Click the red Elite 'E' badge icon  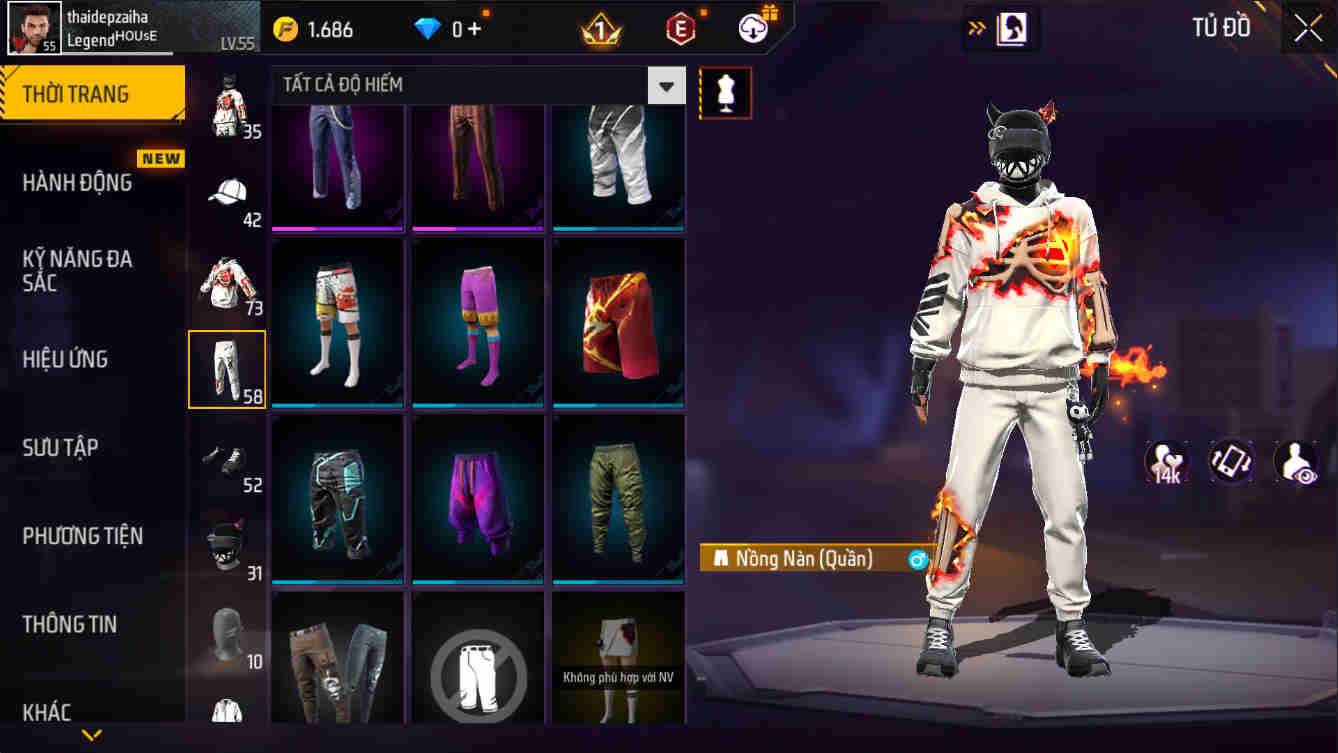678,29
